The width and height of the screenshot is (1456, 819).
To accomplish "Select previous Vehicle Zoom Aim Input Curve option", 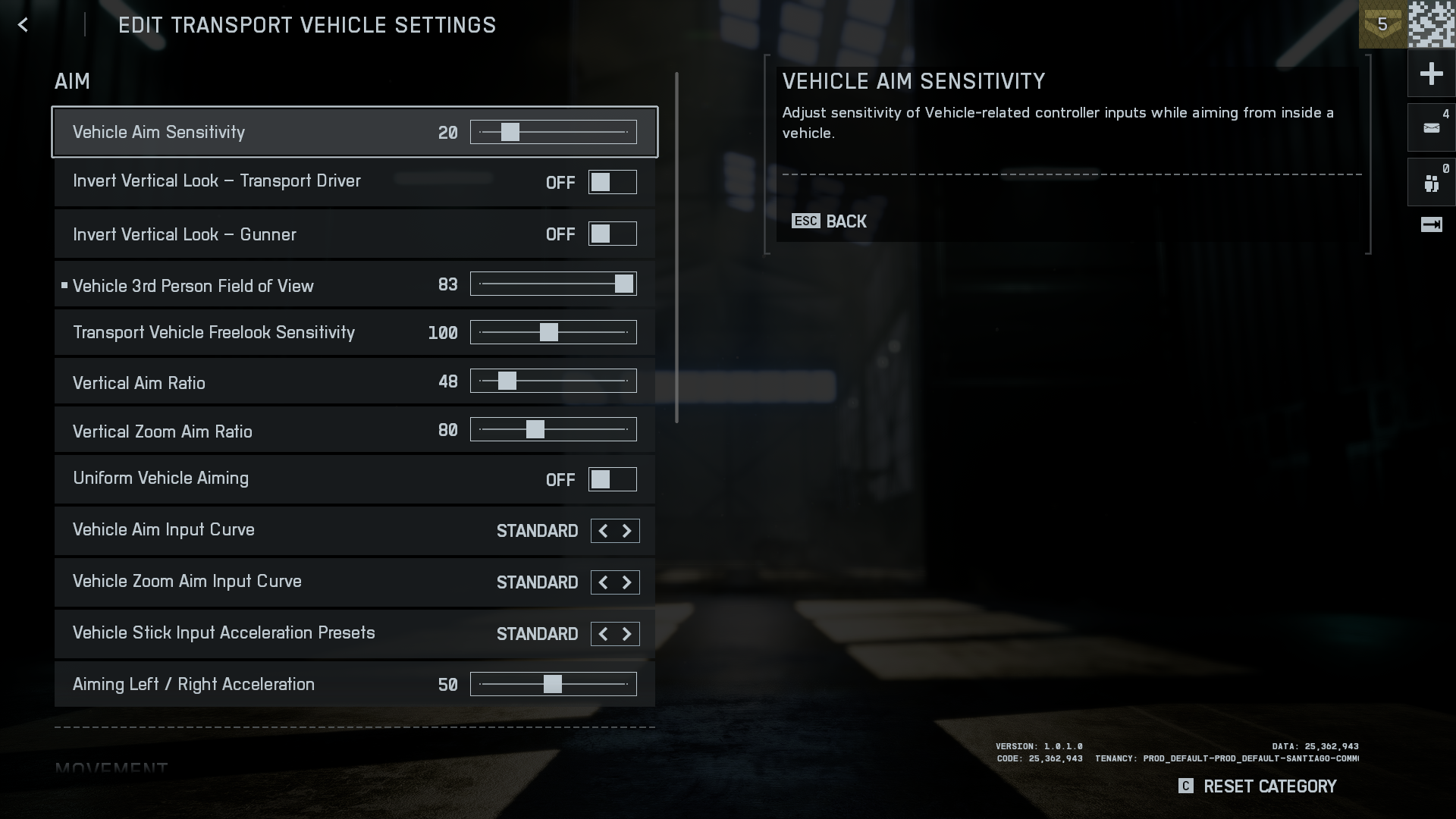I will click(x=604, y=582).
